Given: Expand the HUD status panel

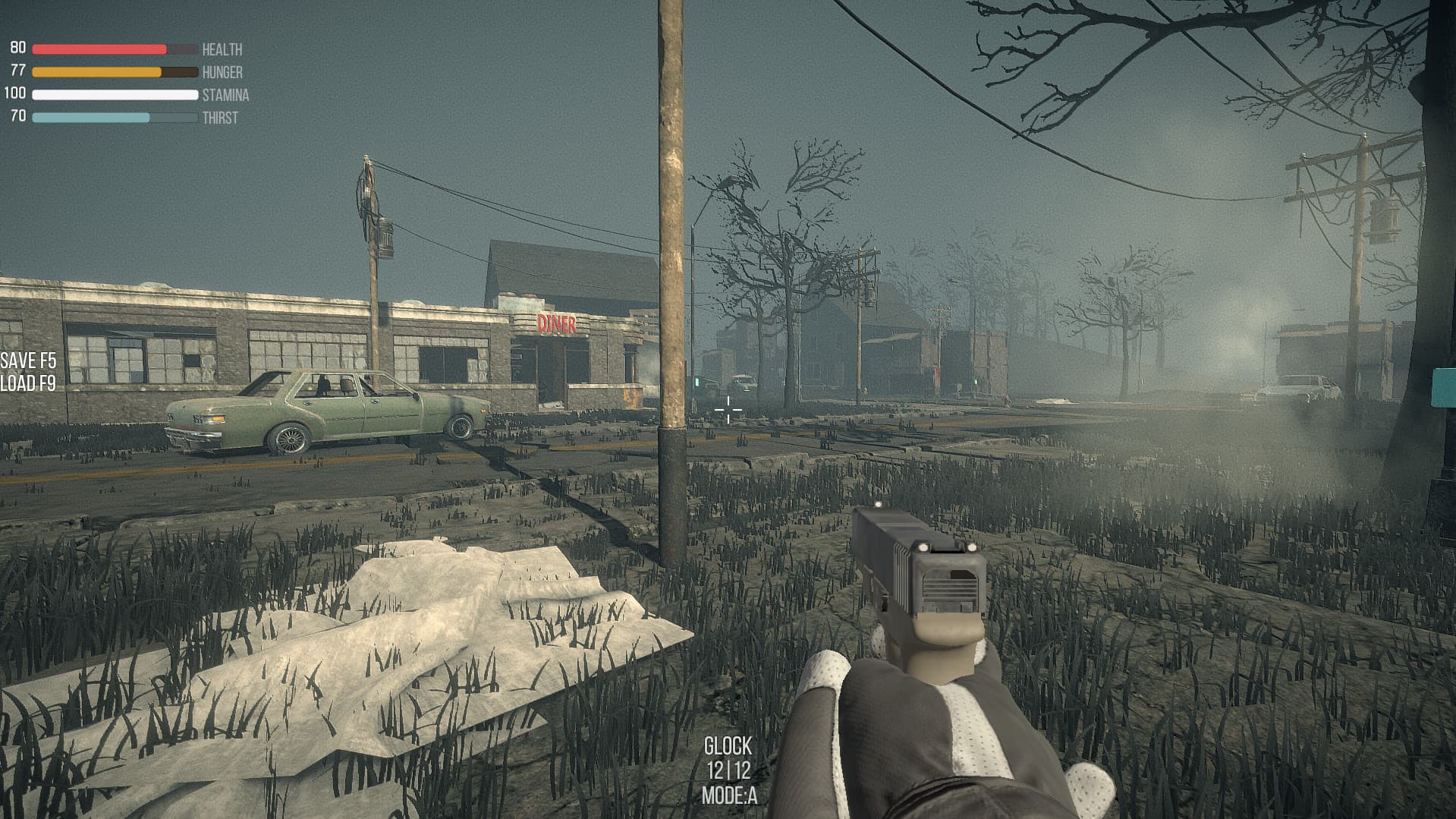Looking at the screenshot, I should pyautogui.click(x=125, y=82).
